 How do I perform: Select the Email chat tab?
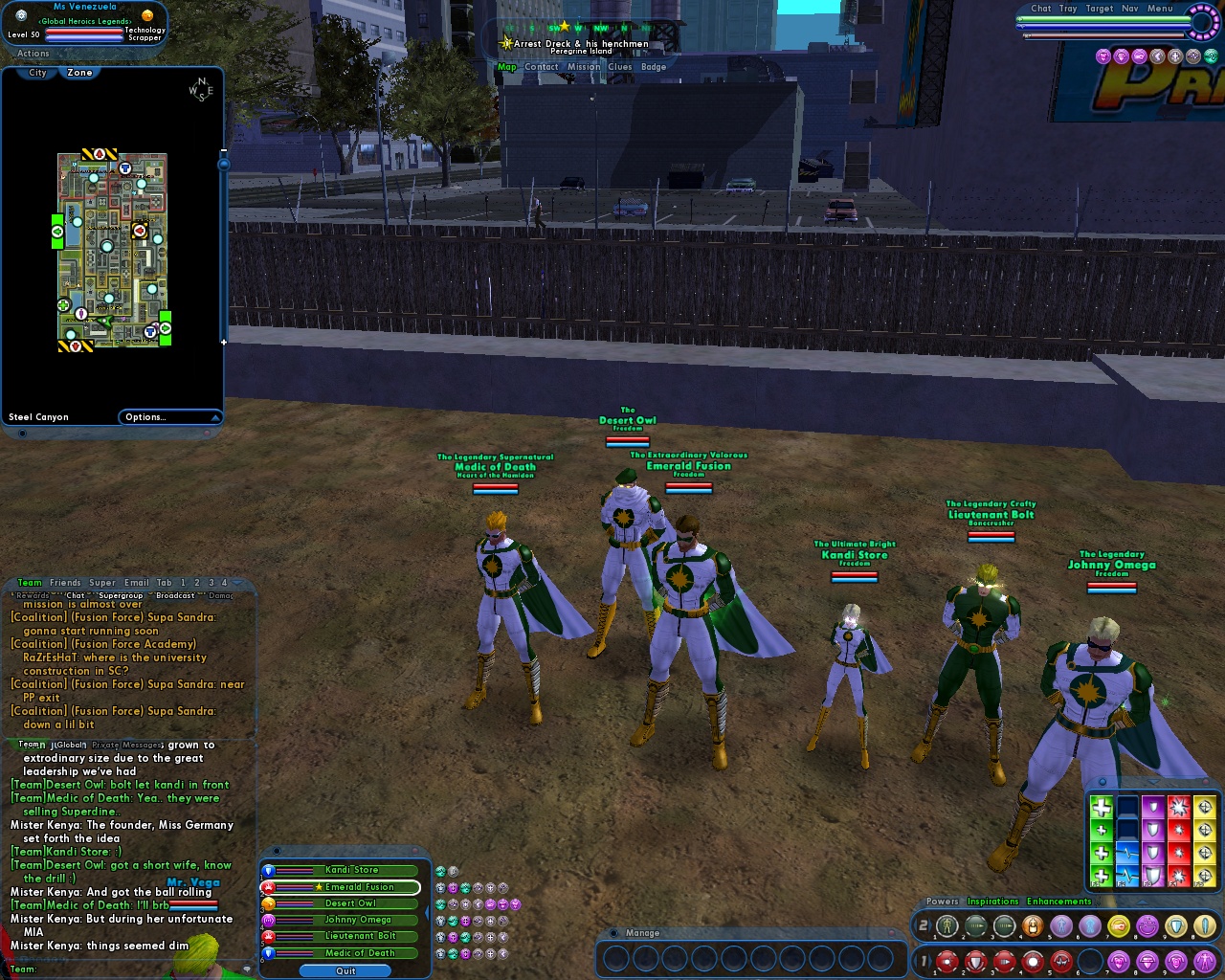click(137, 583)
